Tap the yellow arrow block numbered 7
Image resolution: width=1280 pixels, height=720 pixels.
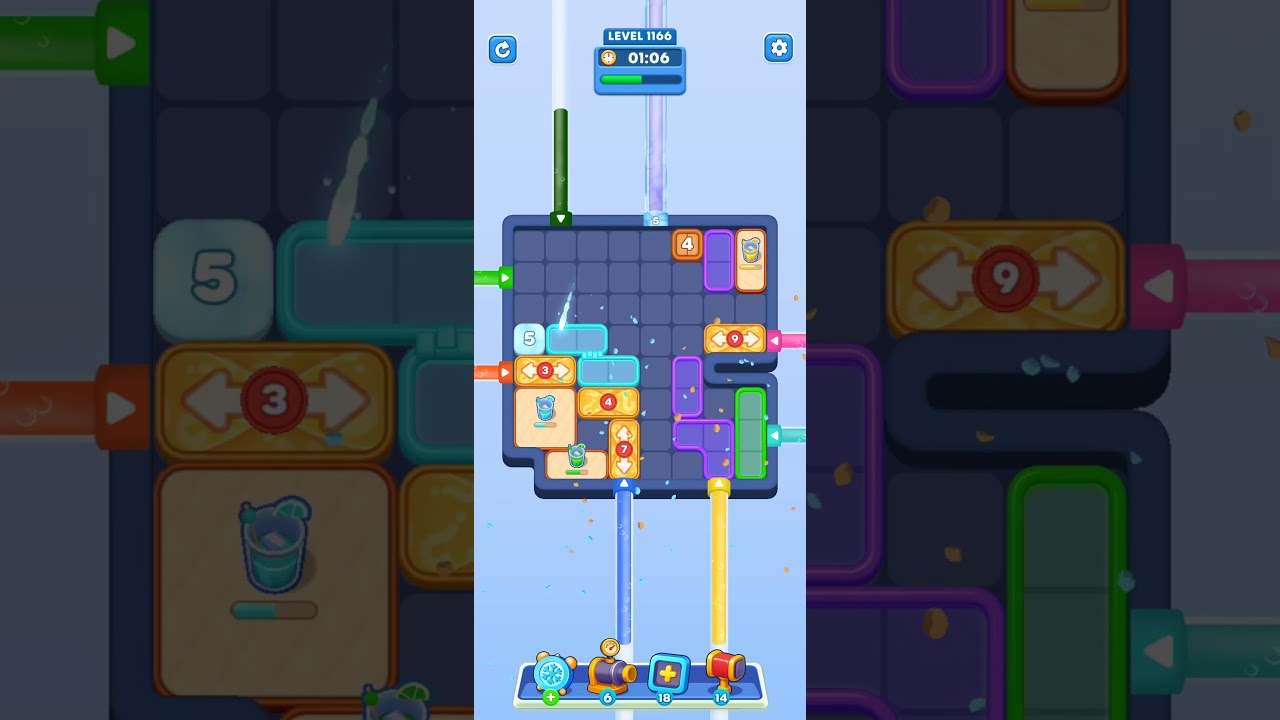[x=624, y=449]
